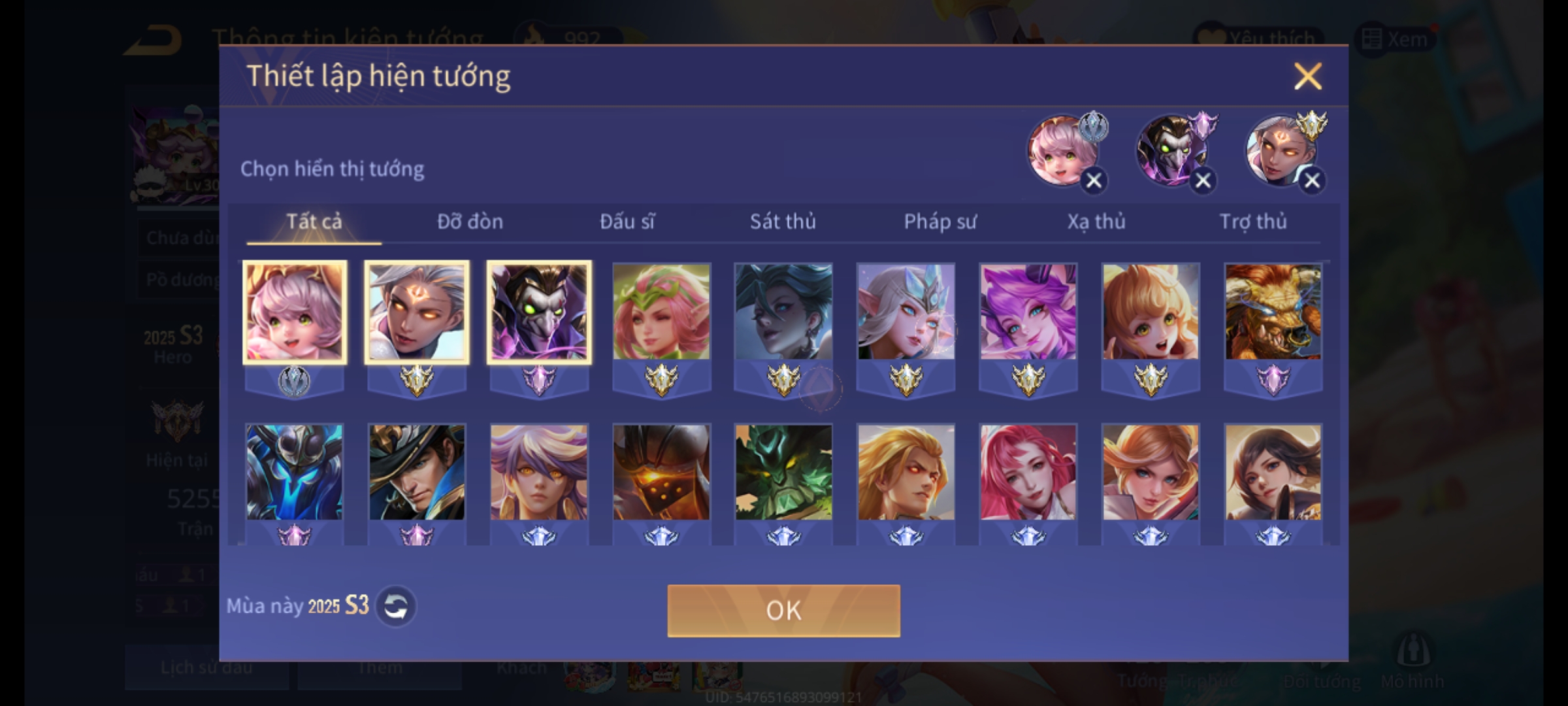Switch to the Pháp sư tab
Viewport: 1568px width, 706px height.
point(939,222)
